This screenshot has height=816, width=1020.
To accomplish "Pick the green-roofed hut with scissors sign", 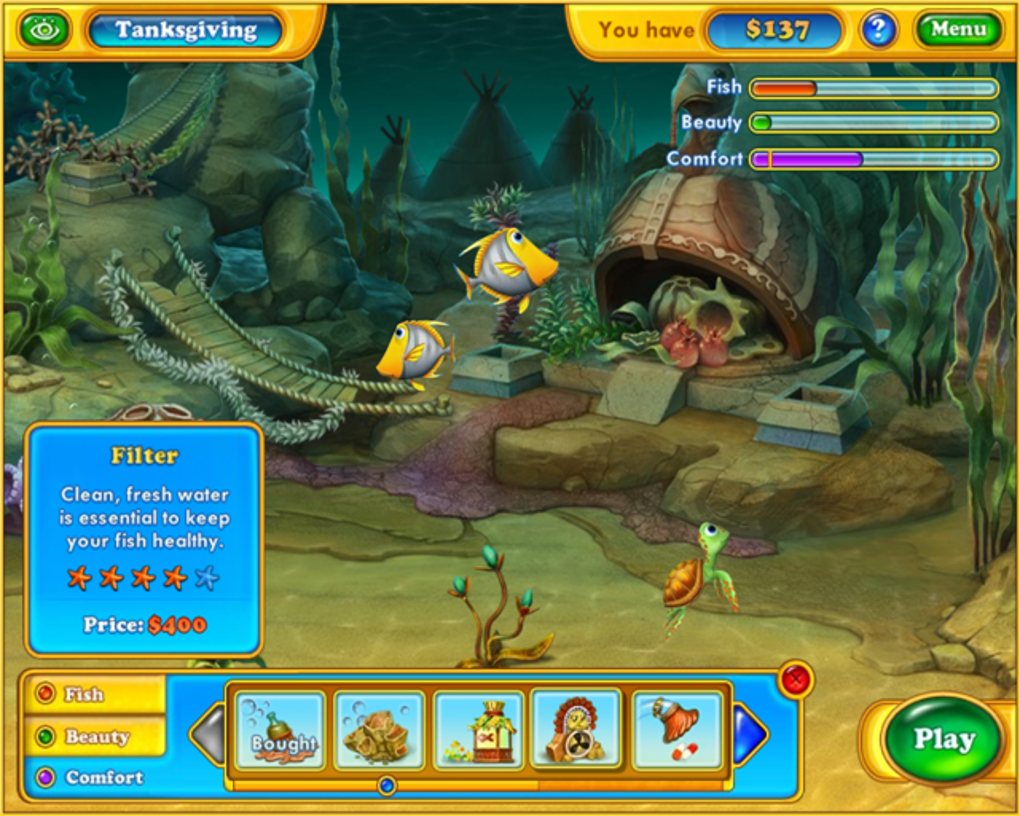I will click(x=479, y=731).
